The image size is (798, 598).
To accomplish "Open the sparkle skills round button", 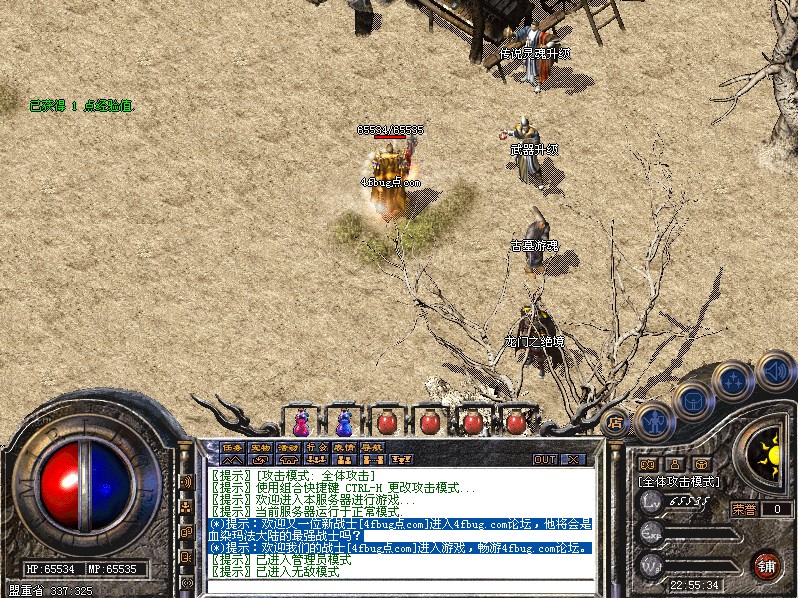I will tap(734, 380).
